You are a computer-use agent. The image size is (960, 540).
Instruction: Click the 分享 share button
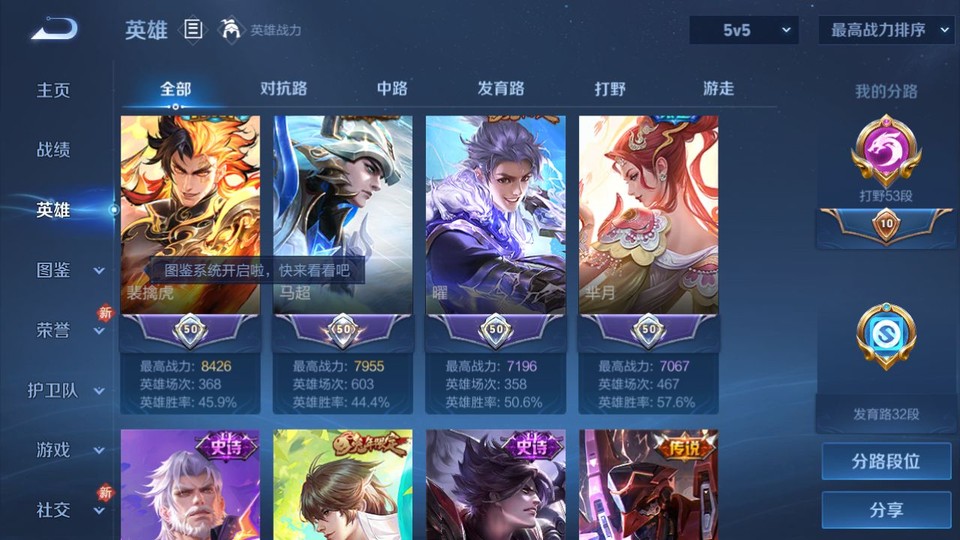coord(886,510)
